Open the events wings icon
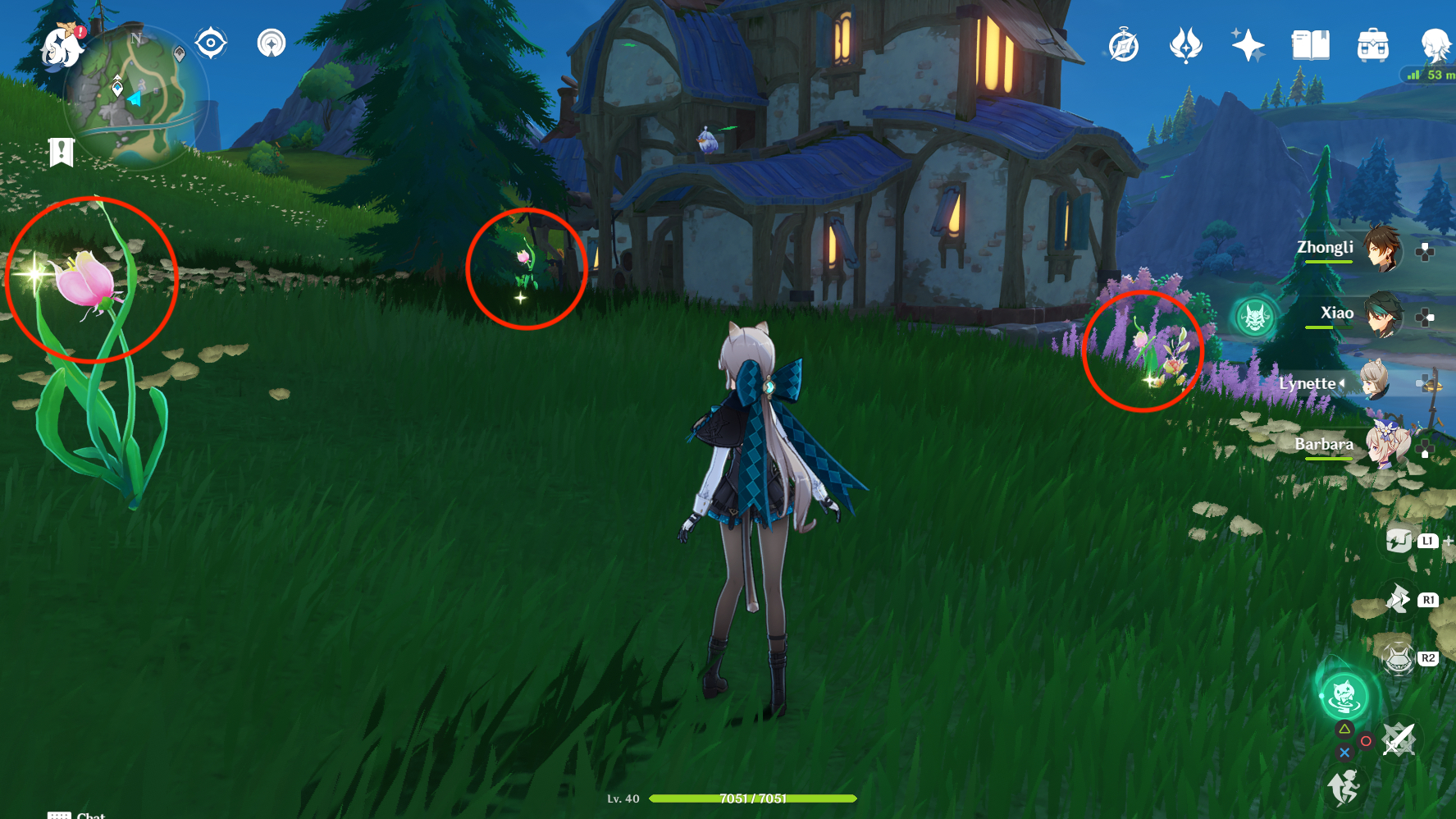The width and height of the screenshot is (1456, 819). [1184, 46]
